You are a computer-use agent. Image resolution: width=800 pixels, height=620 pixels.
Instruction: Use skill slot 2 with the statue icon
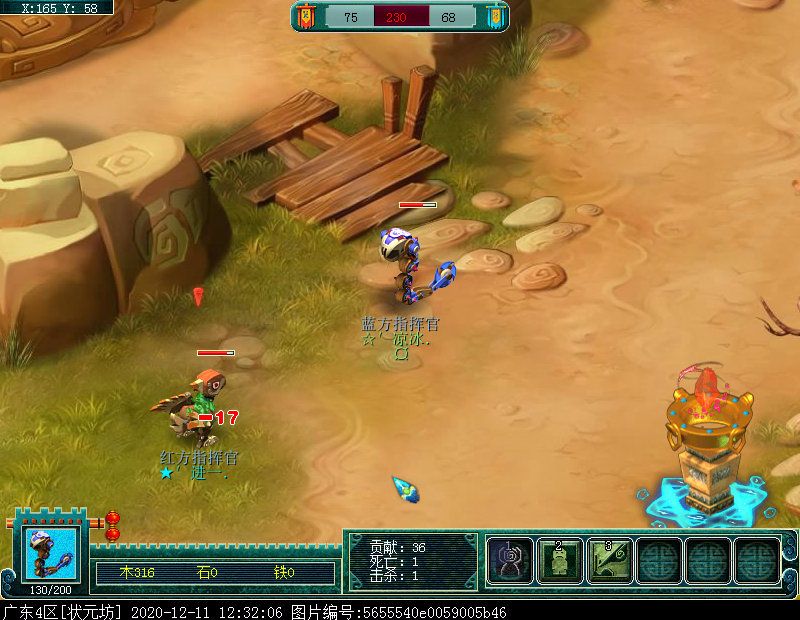pos(560,560)
